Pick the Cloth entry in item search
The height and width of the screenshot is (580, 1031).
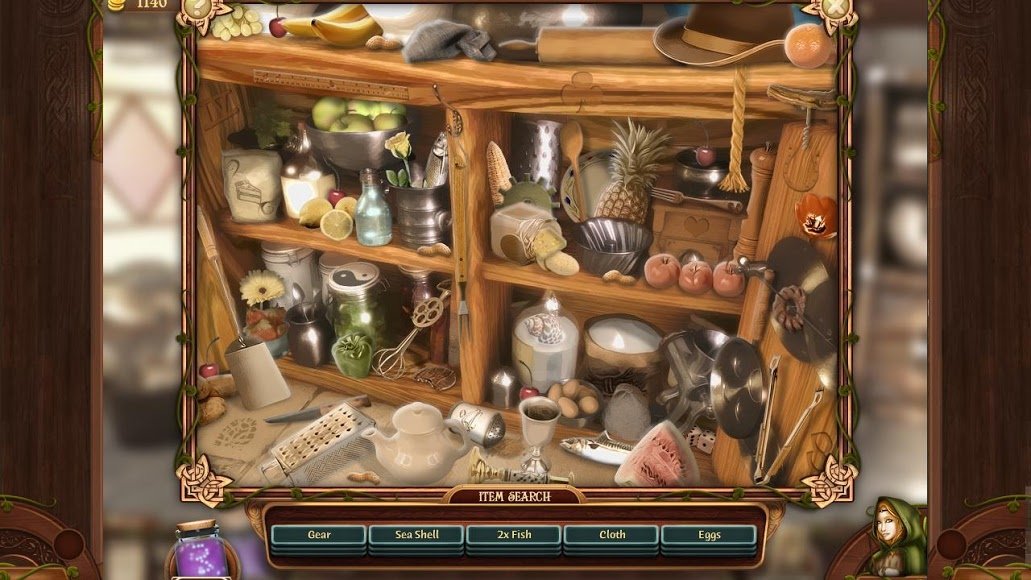[612, 535]
